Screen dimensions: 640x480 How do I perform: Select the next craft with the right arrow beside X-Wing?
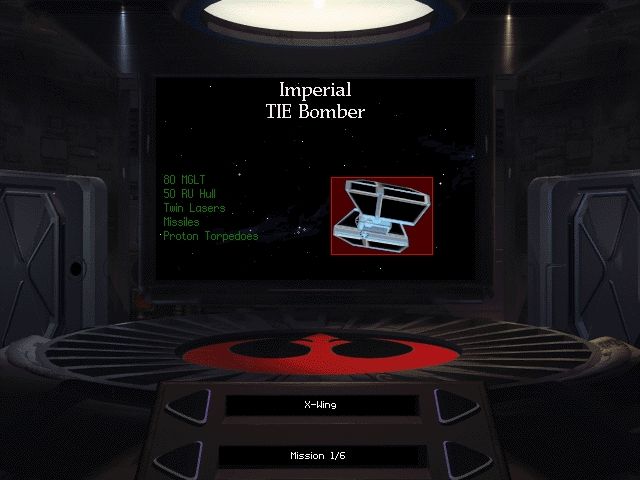454,406
